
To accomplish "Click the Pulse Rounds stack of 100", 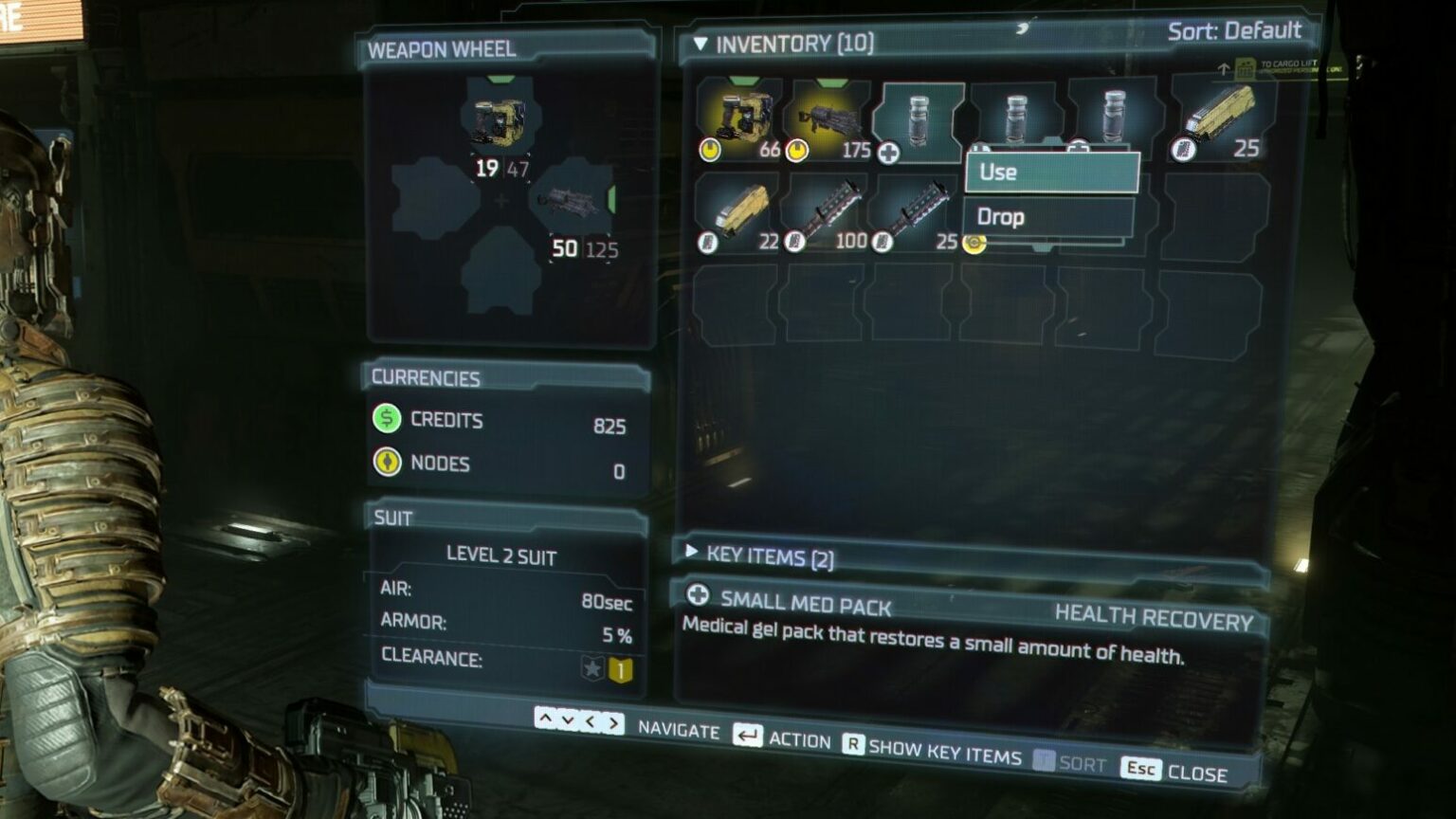I will 829,209.
